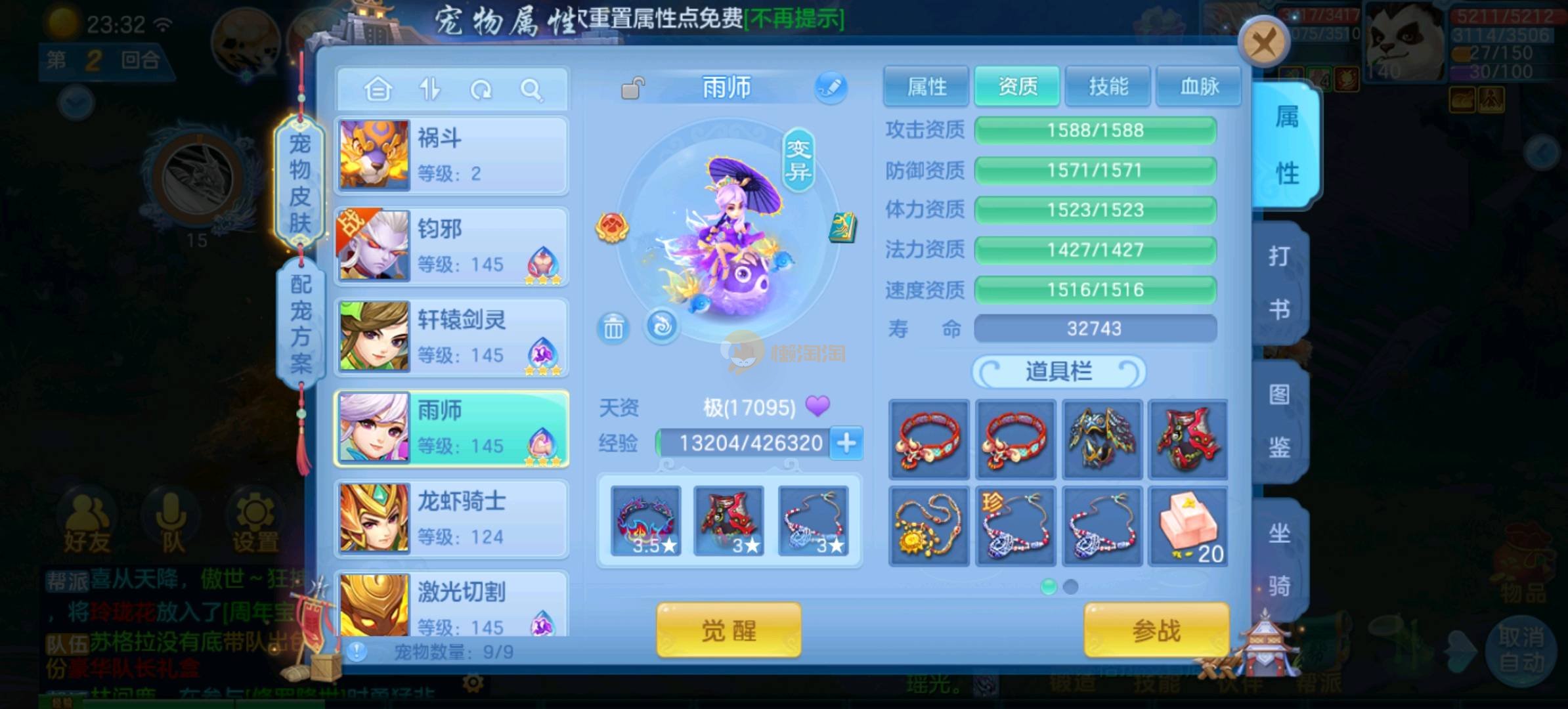The height and width of the screenshot is (709, 1568).
Task: Switch to the 属性 tab
Action: [x=926, y=86]
